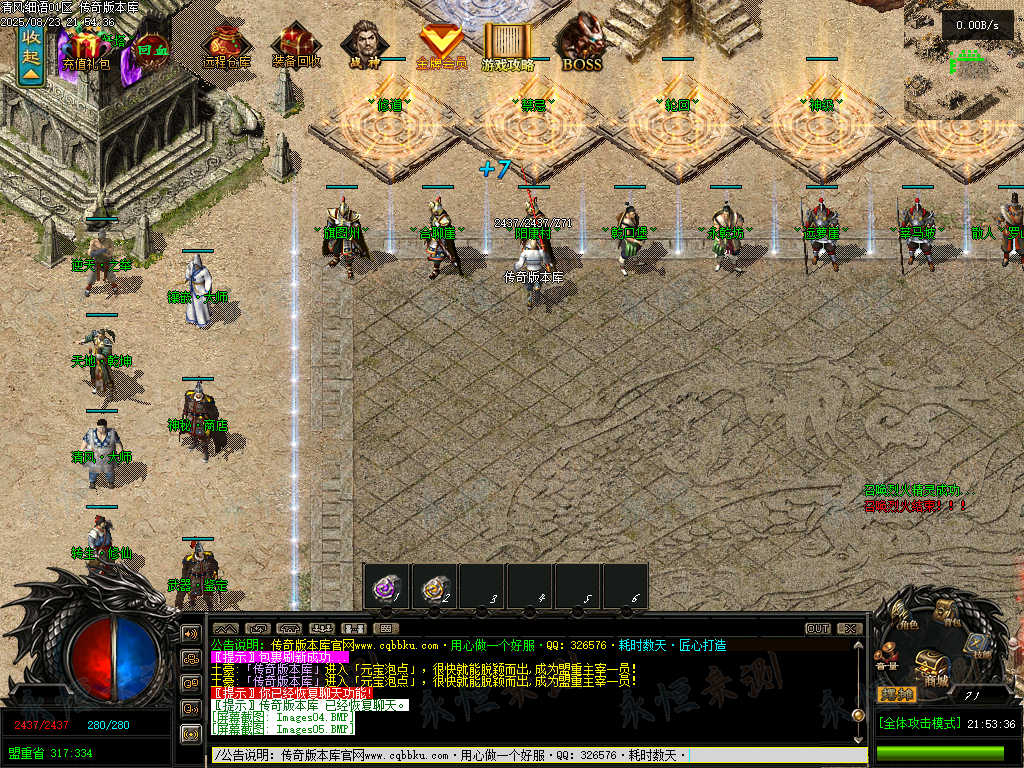Open the 战神 warrior portrait menu

pos(363,45)
